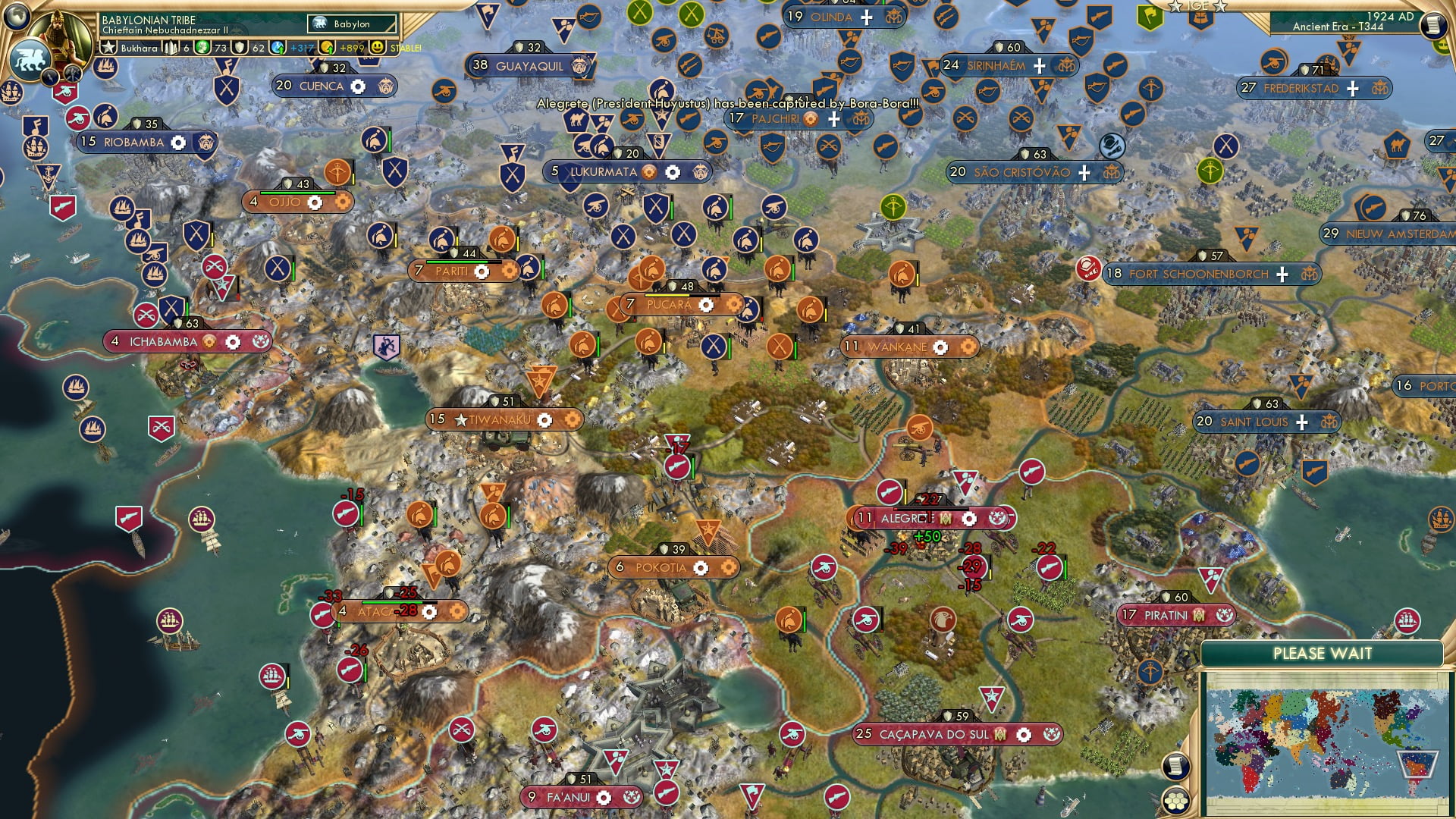The width and height of the screenshot is (1456, 819).
Task: Click the PLEASE WAIT banner
Action: click(1323, 653)
